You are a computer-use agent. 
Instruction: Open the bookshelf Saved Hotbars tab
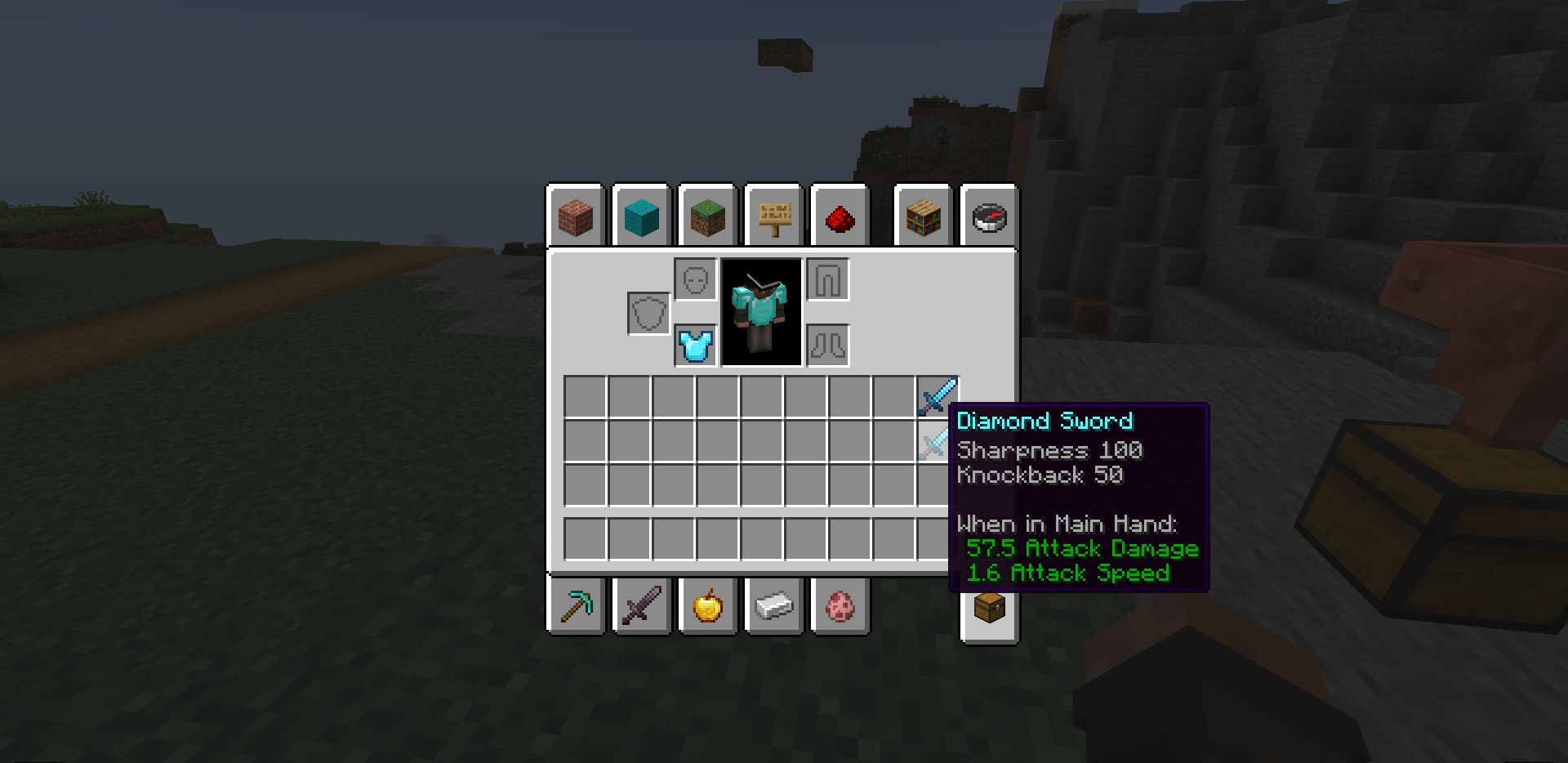924,216
